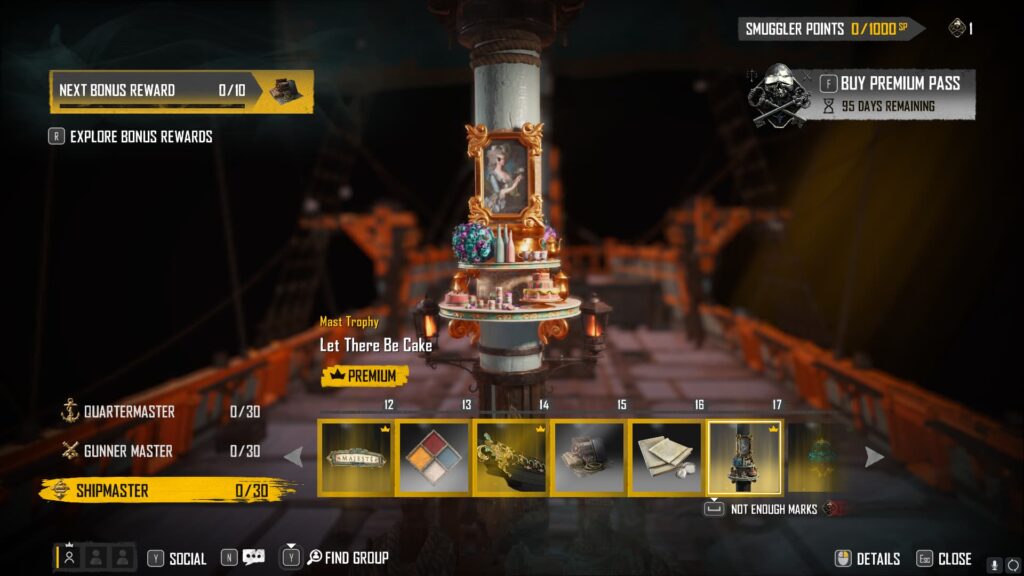Switch to the Quartermaster track

click(128, 411)
